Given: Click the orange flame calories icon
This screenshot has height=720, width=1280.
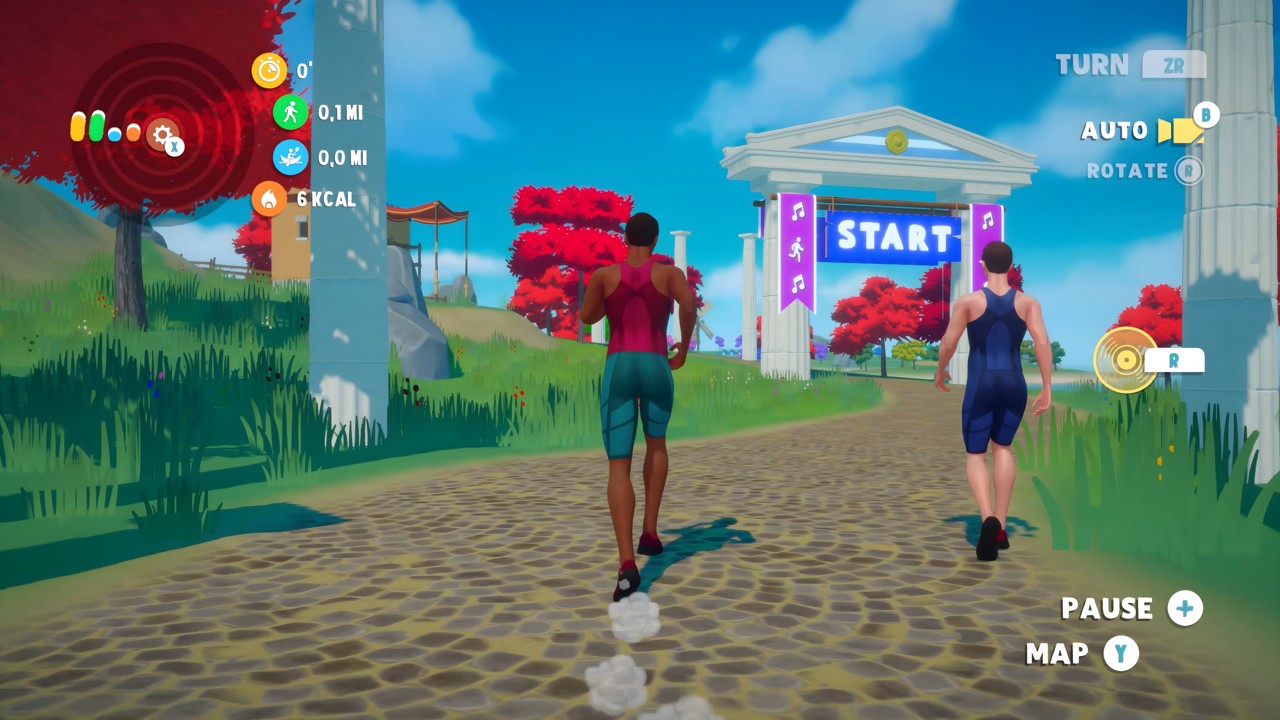Looking at the screenshot, I should pyautogui.click(x=270, y=201).
